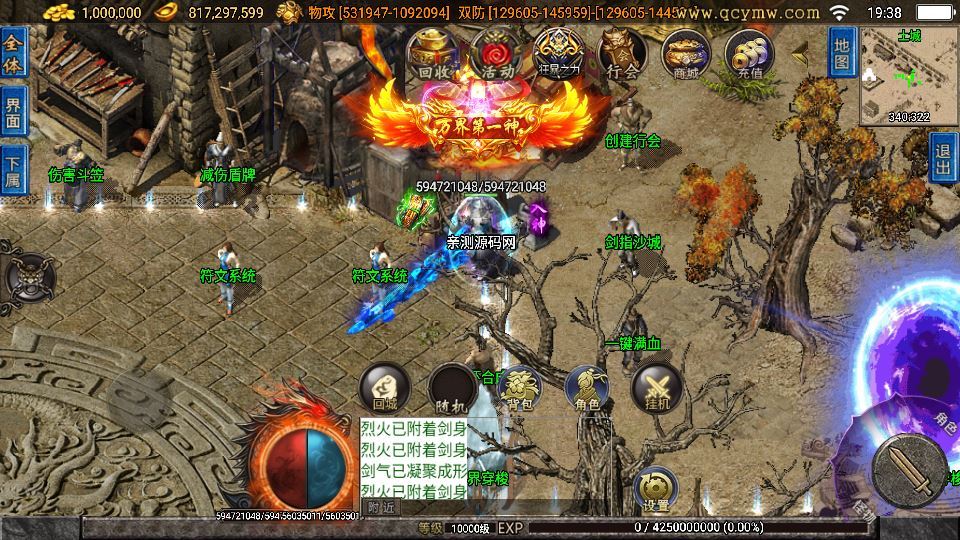Click the 退出 exit button
The height and width of the screenshot is (540, 960).
(x=942, y=158)
